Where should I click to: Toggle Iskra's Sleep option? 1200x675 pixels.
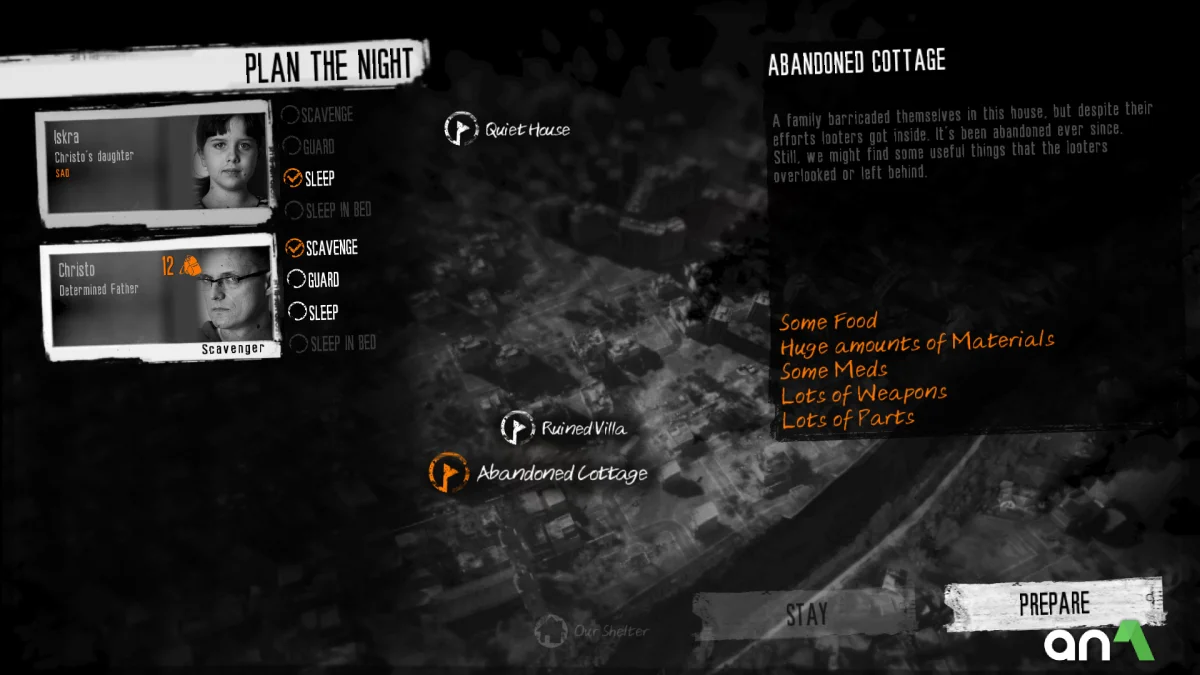(x=294, y=179)
